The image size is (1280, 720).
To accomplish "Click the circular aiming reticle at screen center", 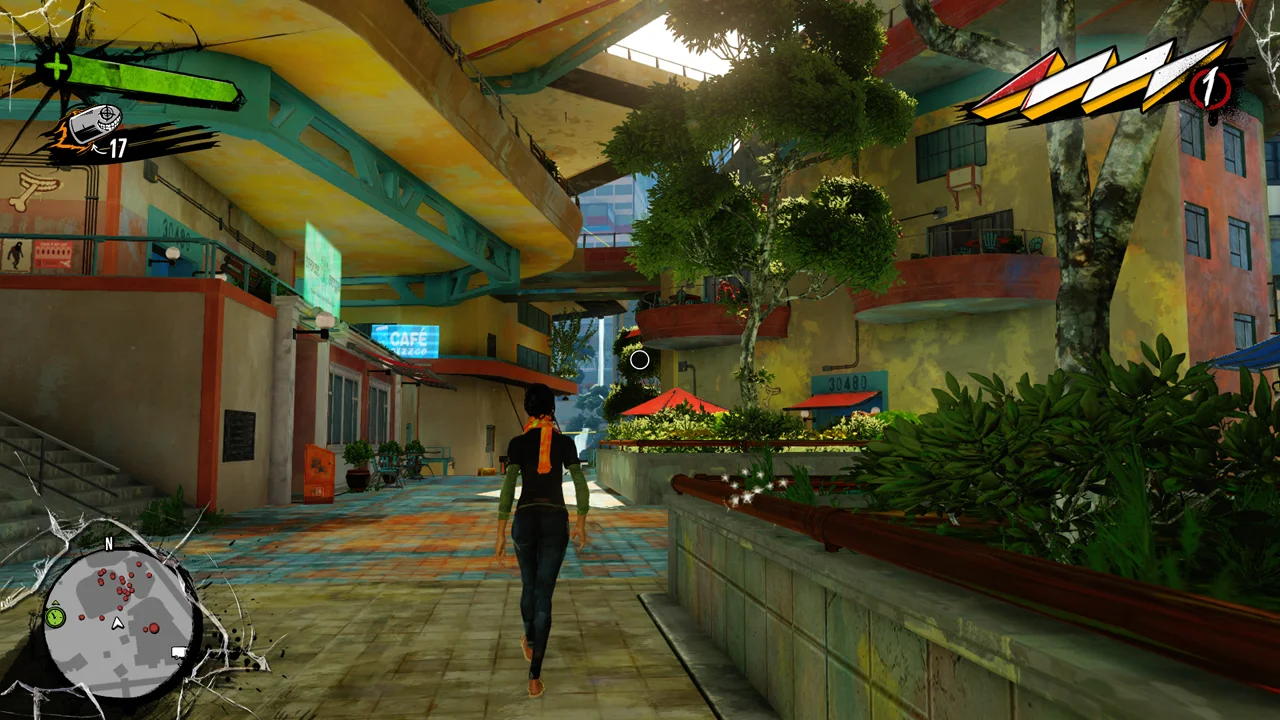I will 640,359.
